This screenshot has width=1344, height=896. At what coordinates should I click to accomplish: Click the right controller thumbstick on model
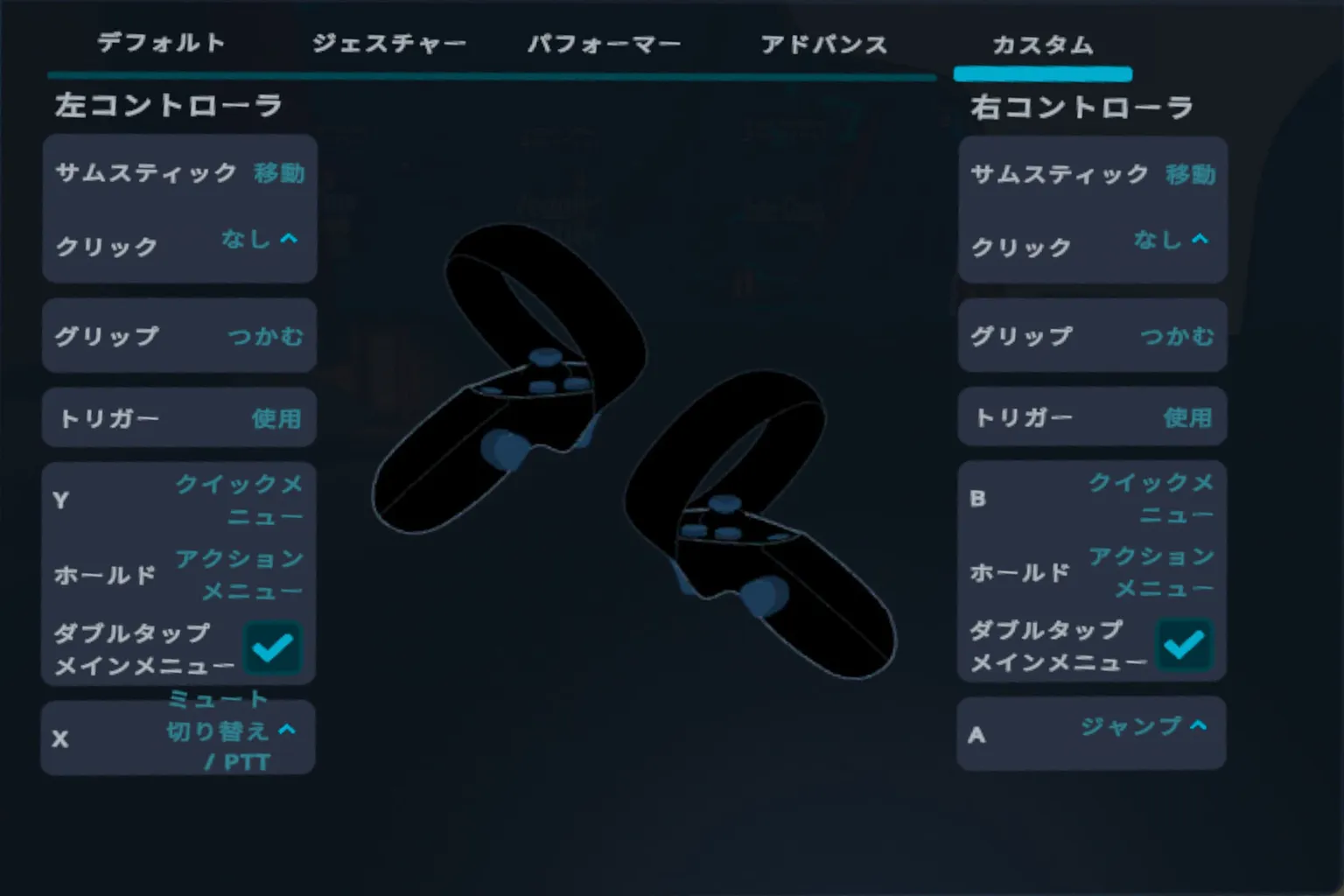coord(724,505)
